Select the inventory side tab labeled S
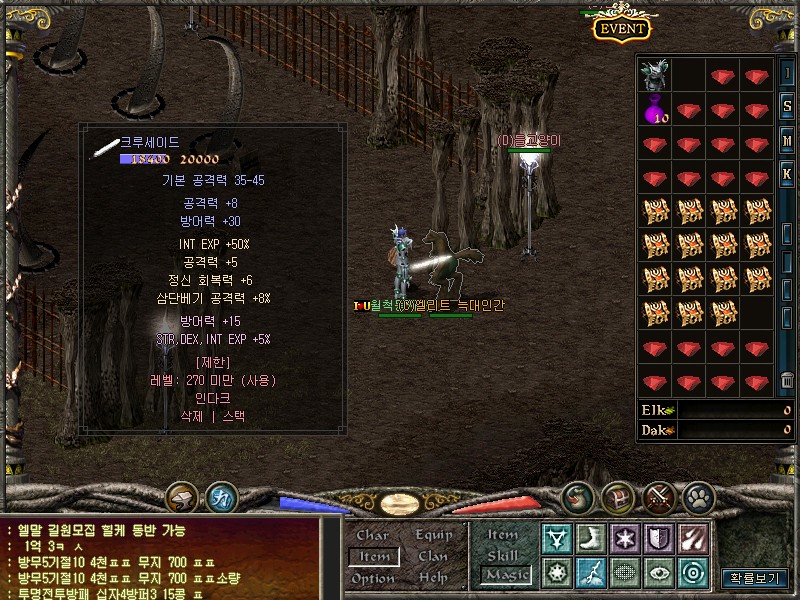 (x=788, y=107)
